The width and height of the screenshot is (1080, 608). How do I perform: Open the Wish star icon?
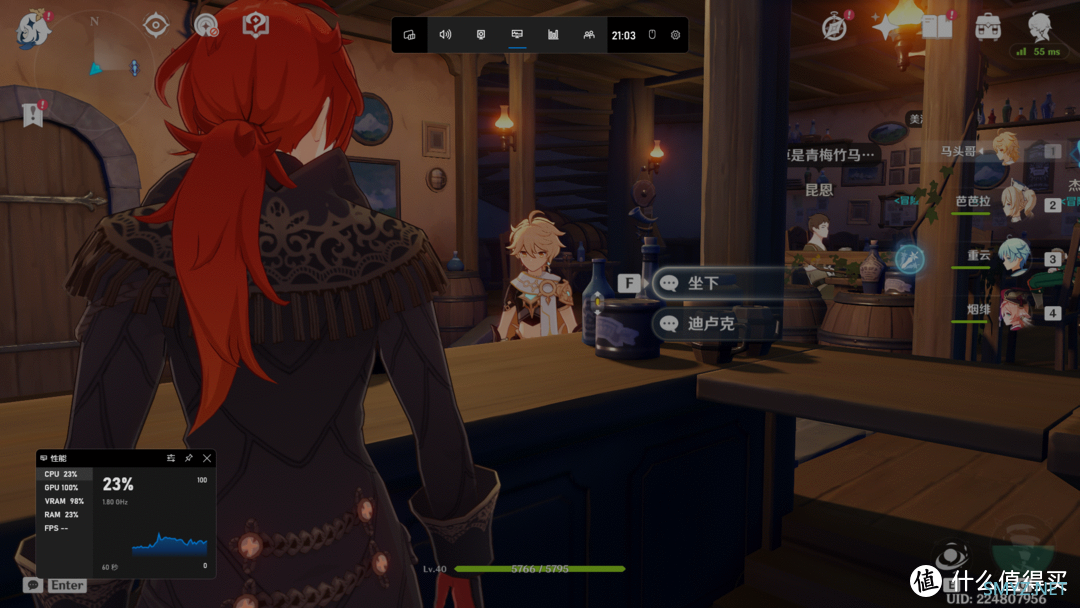[885, 27]
